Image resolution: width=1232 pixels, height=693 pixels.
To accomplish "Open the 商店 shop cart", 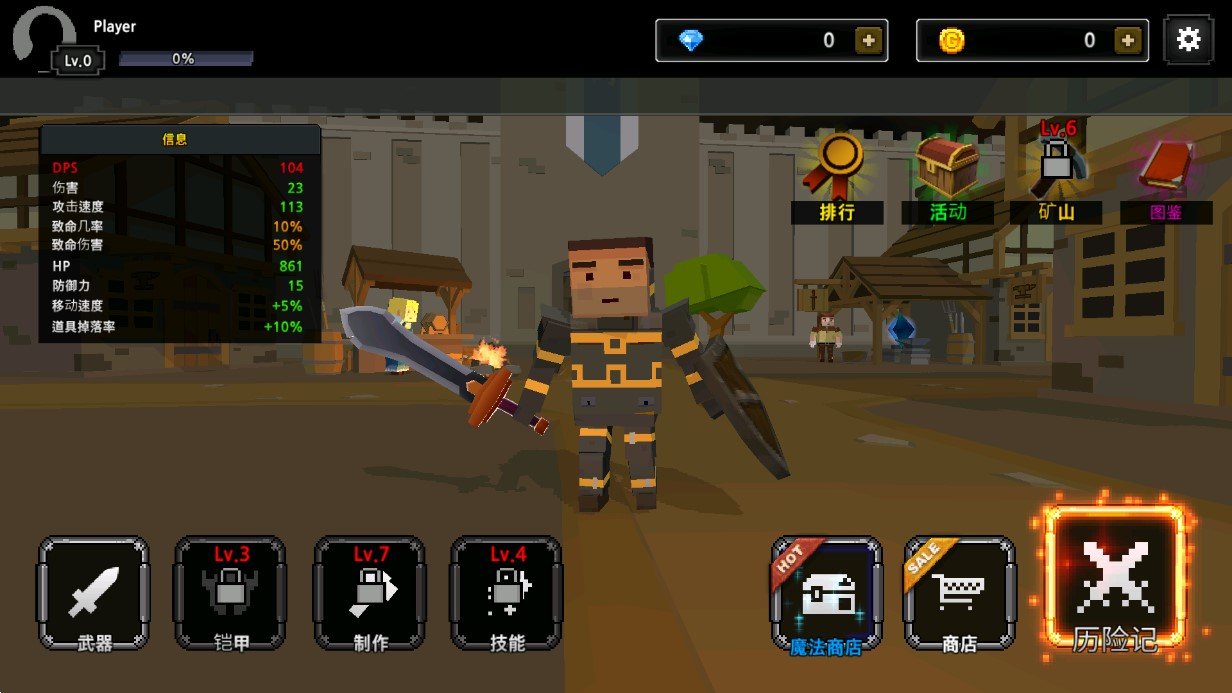I will coord(960,594).
